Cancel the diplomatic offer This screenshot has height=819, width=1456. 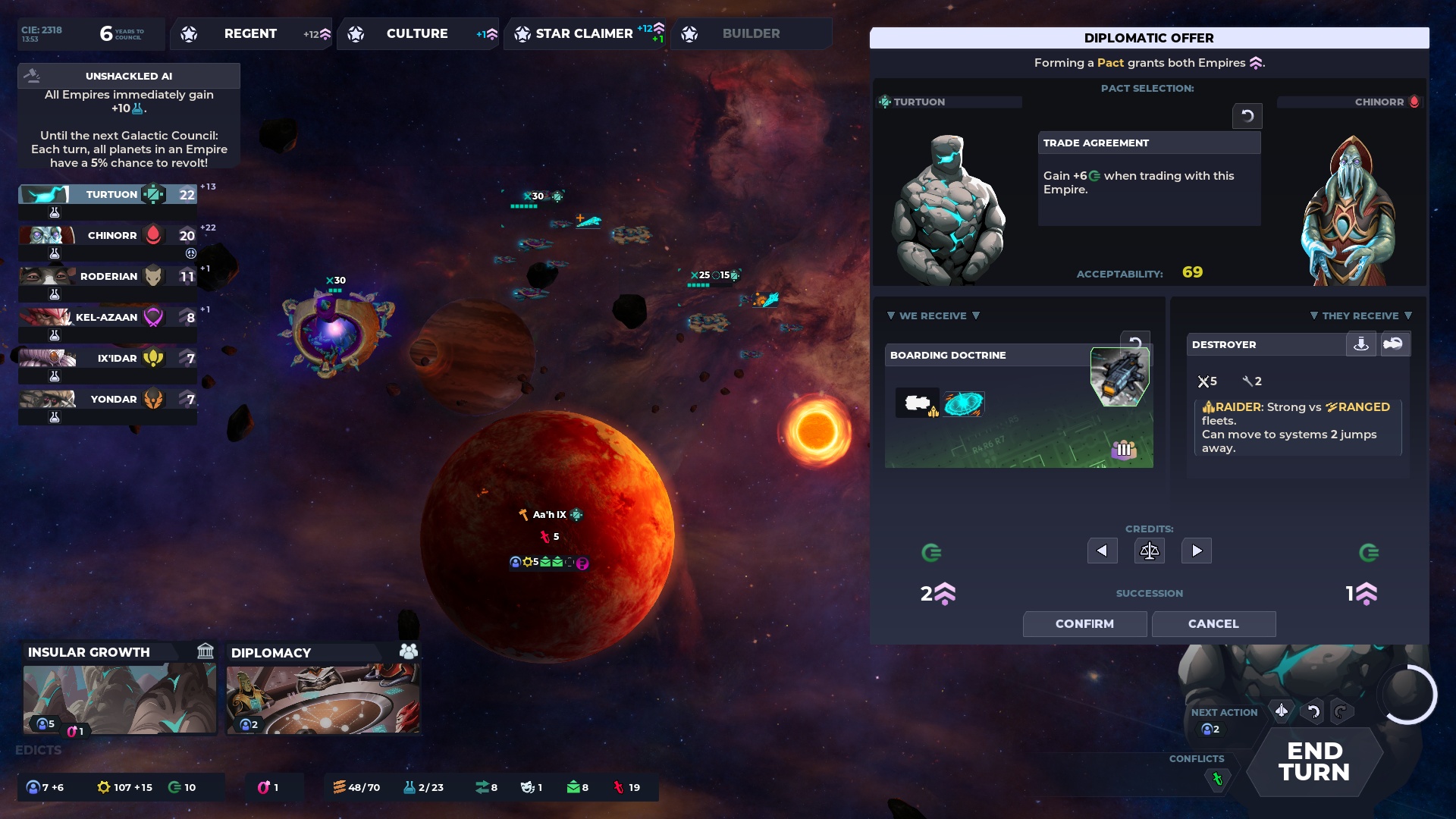[x=1213, y=623]
